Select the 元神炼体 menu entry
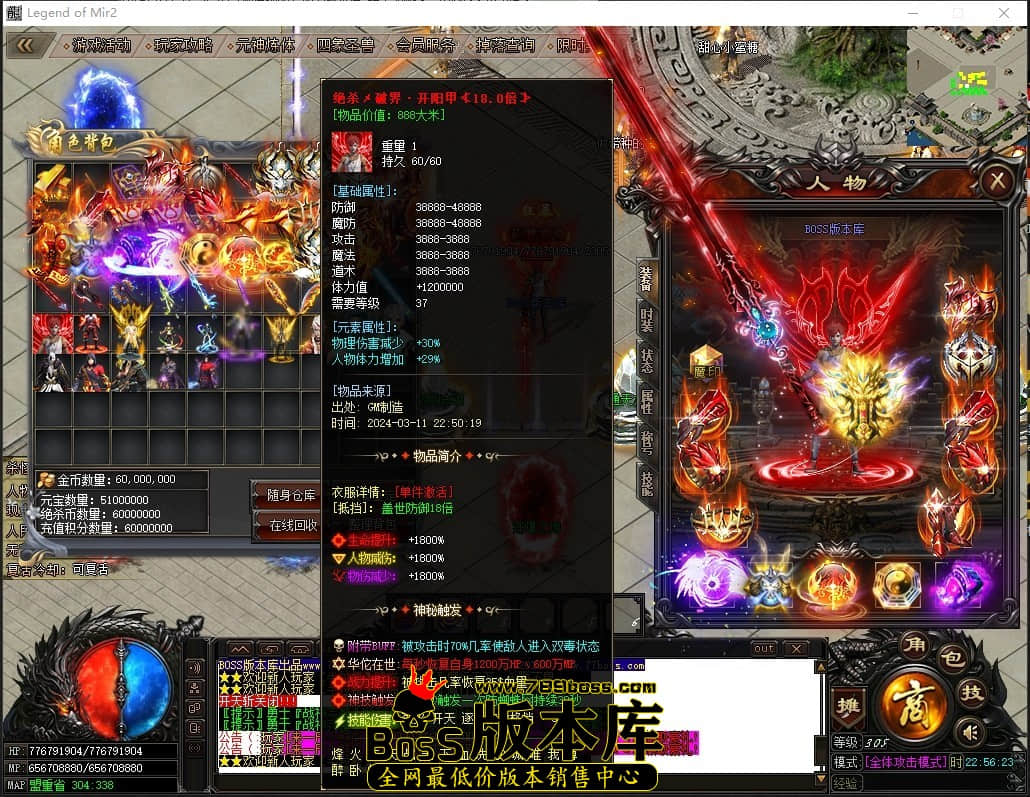The height and width of the screenshot is (797, 1030). 265,46
